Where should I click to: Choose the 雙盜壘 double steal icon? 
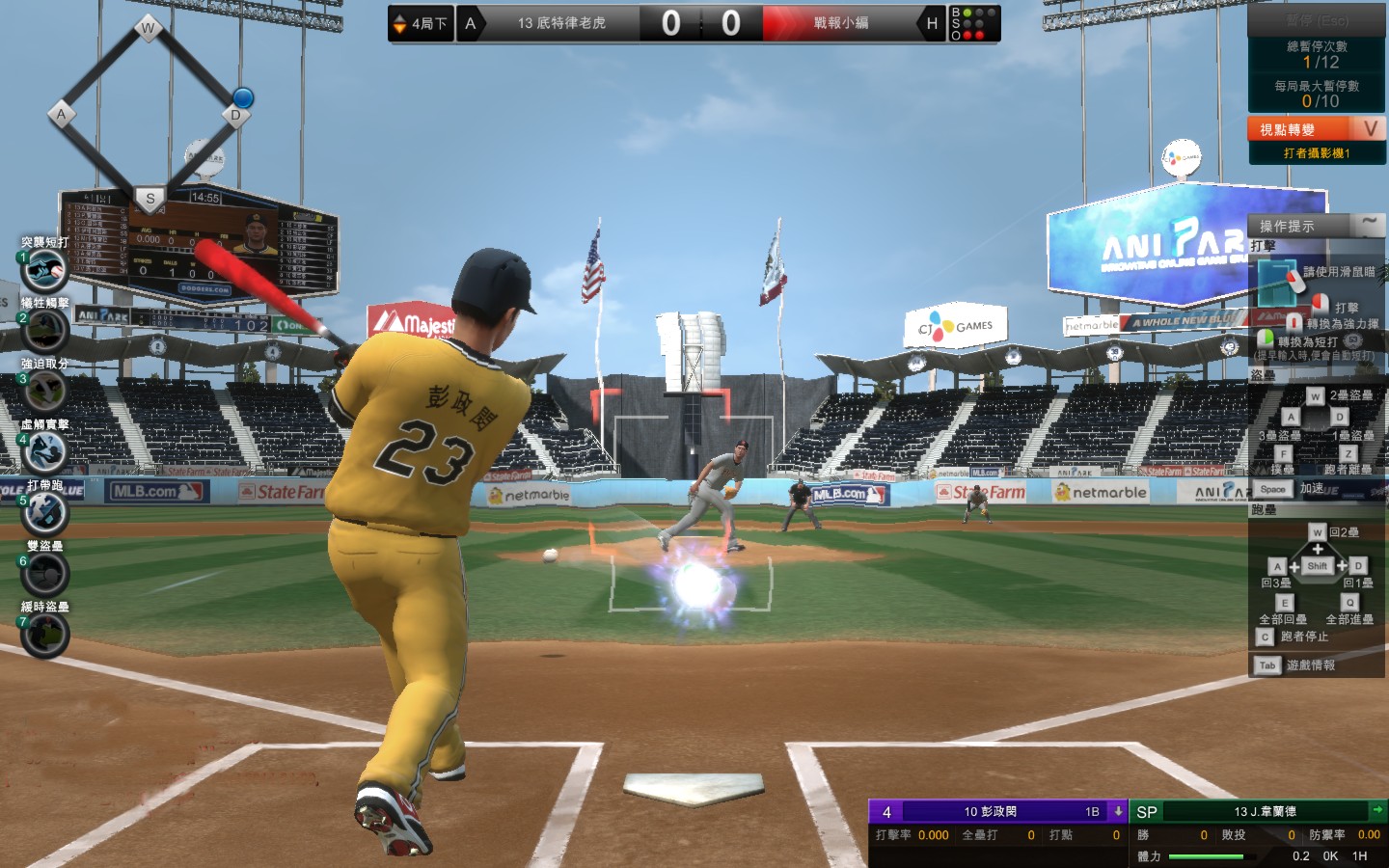tap(44, 574)
